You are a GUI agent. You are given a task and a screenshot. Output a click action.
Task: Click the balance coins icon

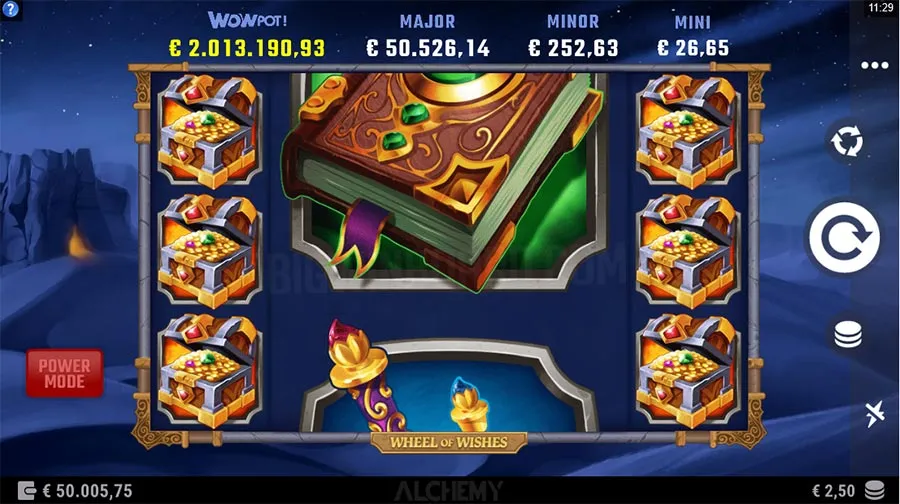(25, 491)
